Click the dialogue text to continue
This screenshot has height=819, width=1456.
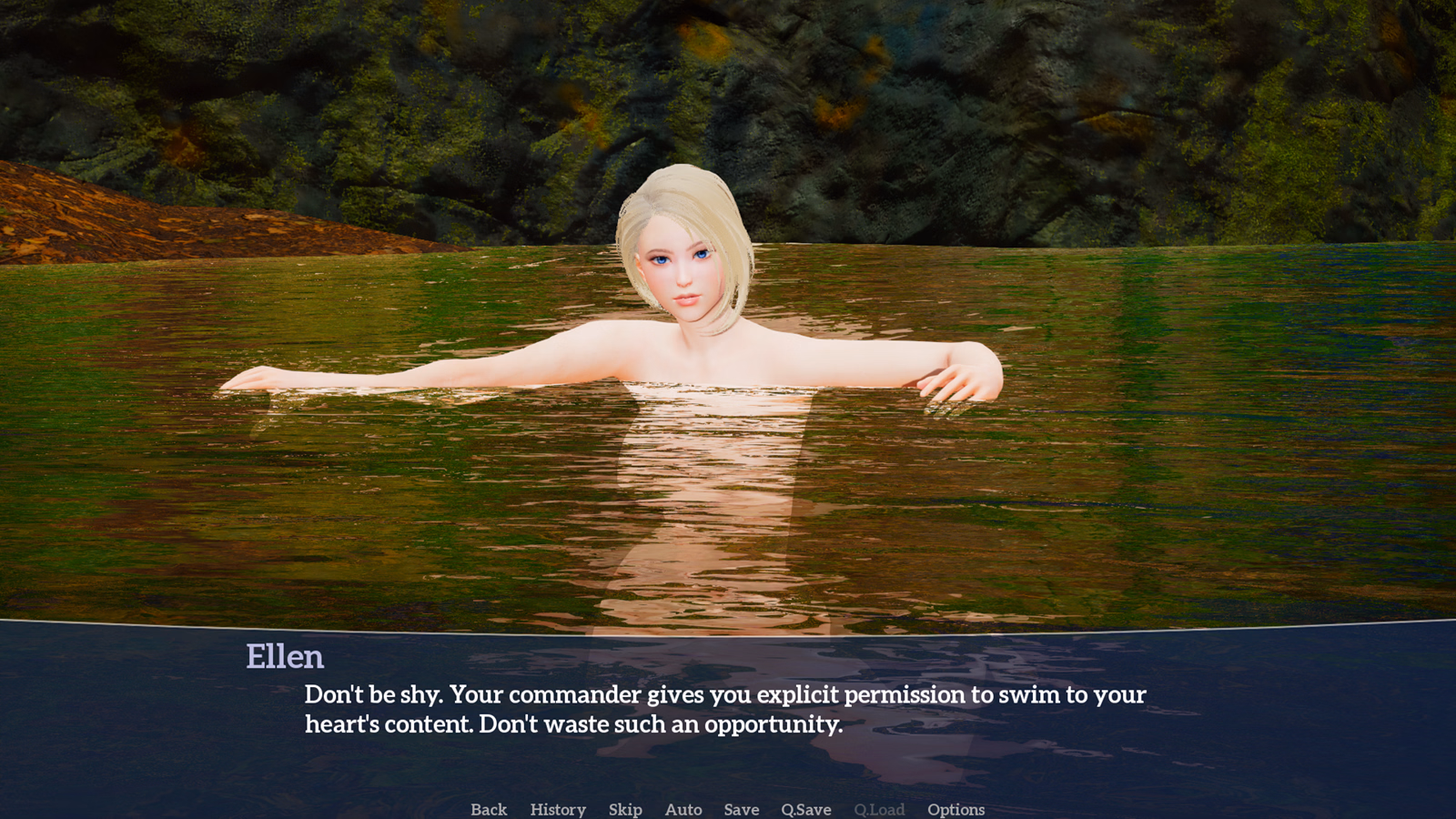pyautogui.click(x=725, y=710)
